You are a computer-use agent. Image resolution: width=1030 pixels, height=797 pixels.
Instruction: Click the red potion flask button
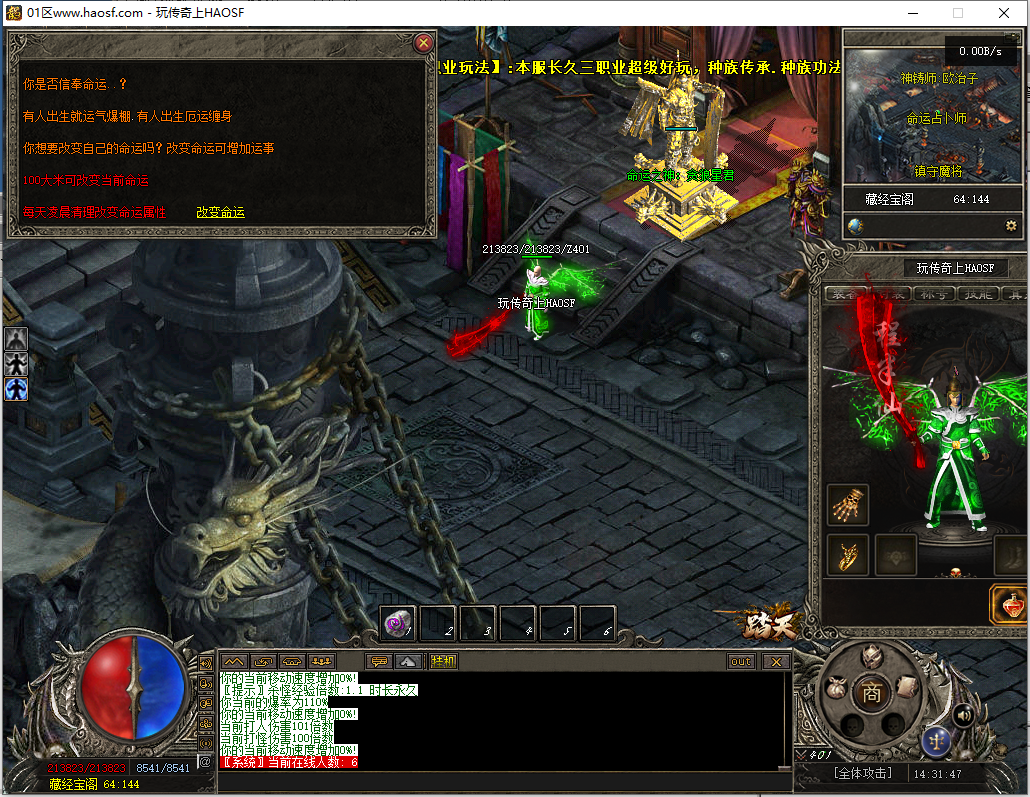tap(1009, 605)
